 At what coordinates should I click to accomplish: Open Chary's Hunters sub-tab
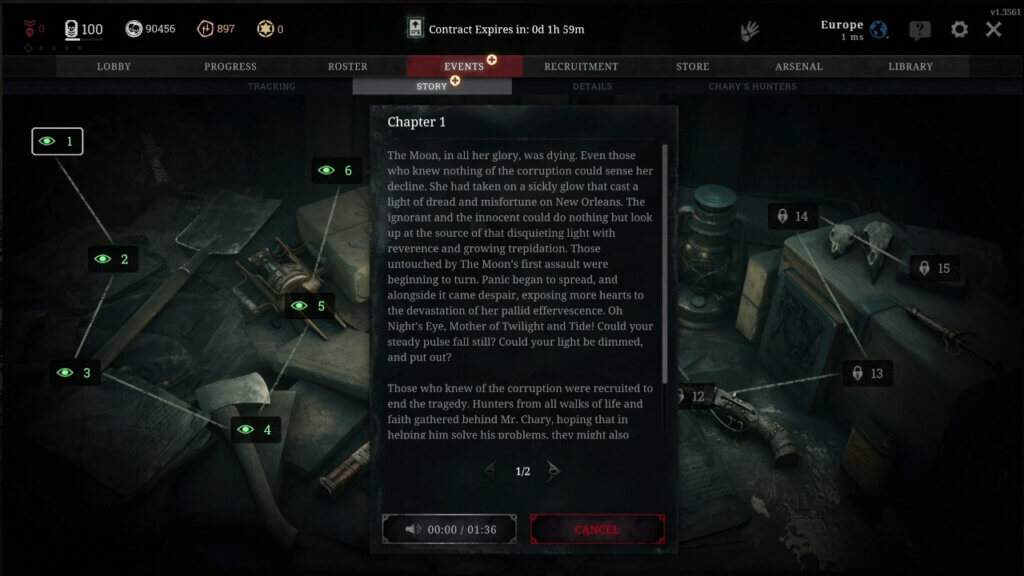(x=752, y=87)
